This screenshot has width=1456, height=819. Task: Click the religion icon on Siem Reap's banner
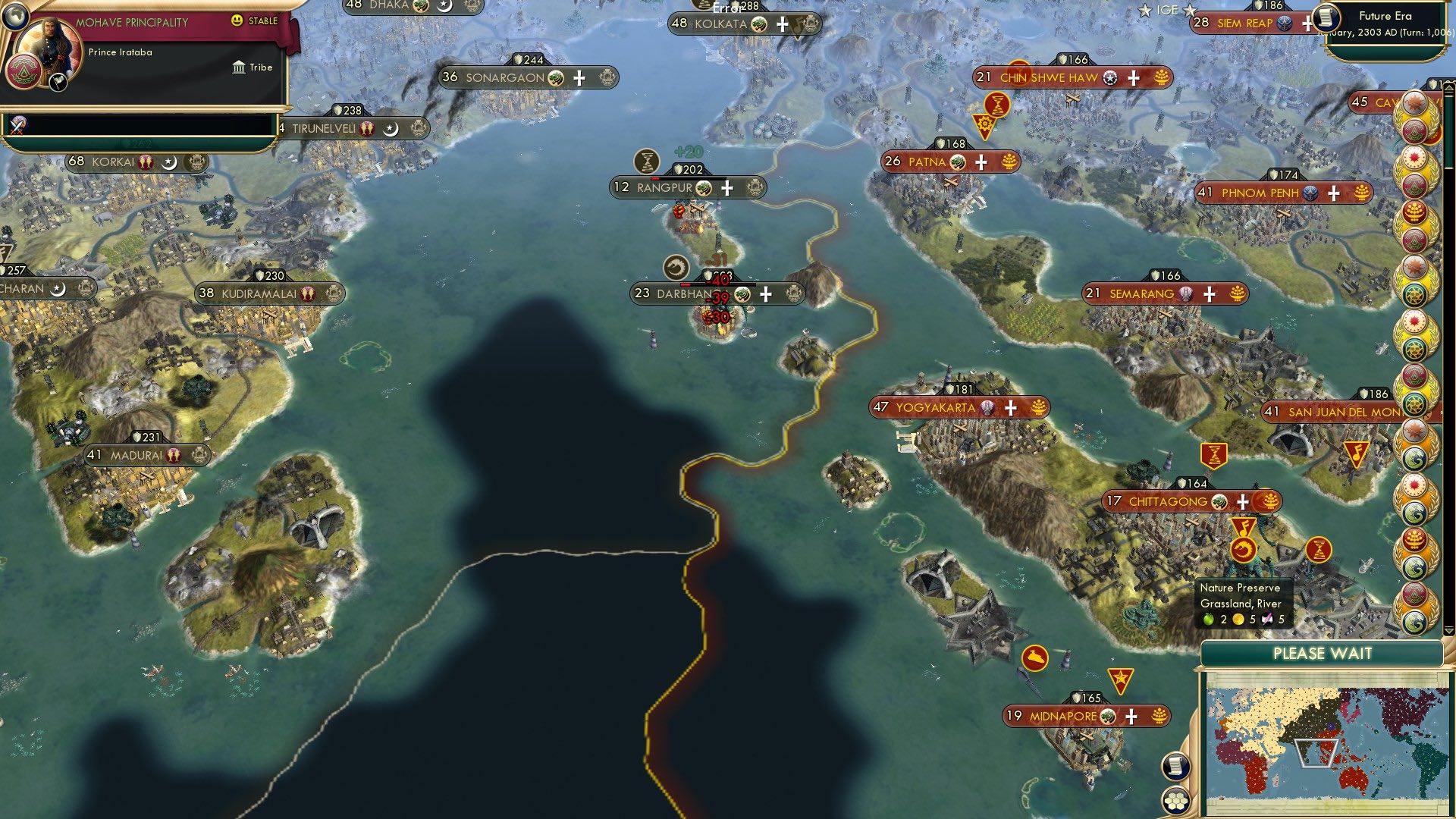pyautogui.click(x=1285, y=24)
